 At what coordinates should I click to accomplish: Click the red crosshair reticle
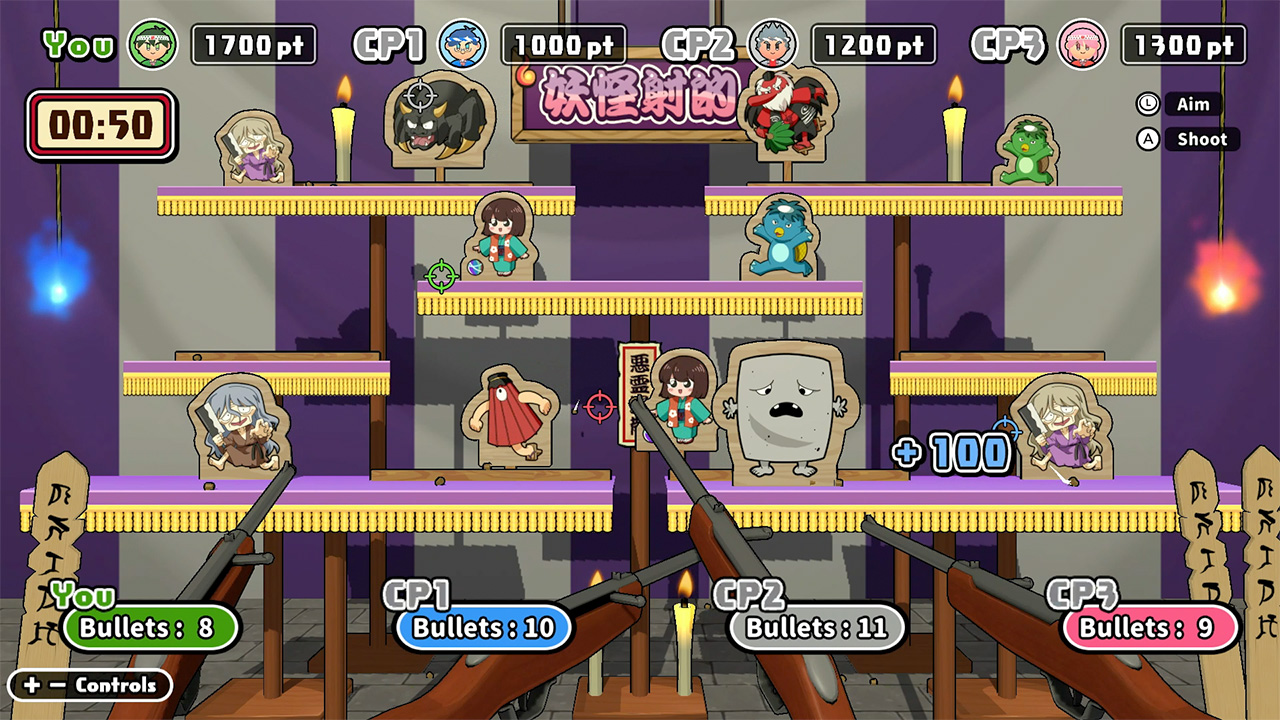click(x=602, y=404)
